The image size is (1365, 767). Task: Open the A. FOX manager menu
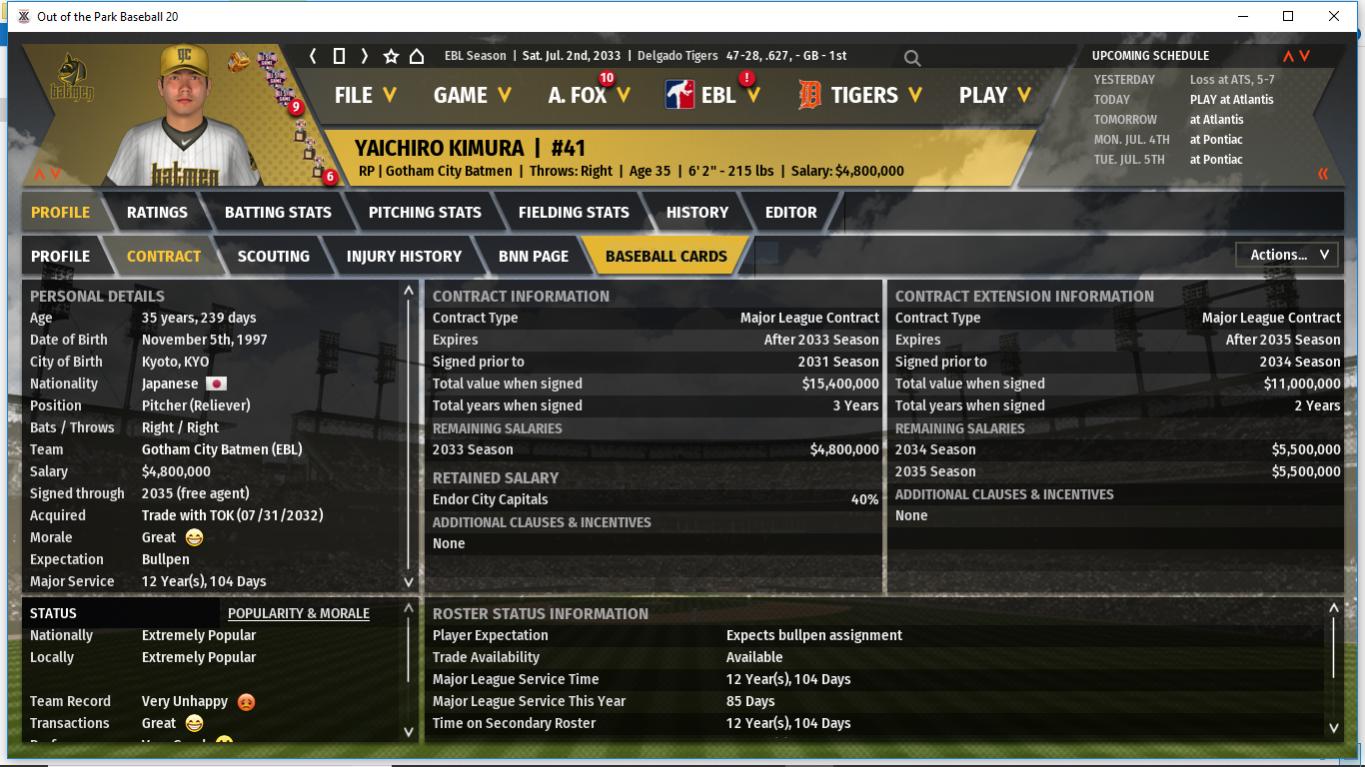pyautogui.click(x=588, y=95)
